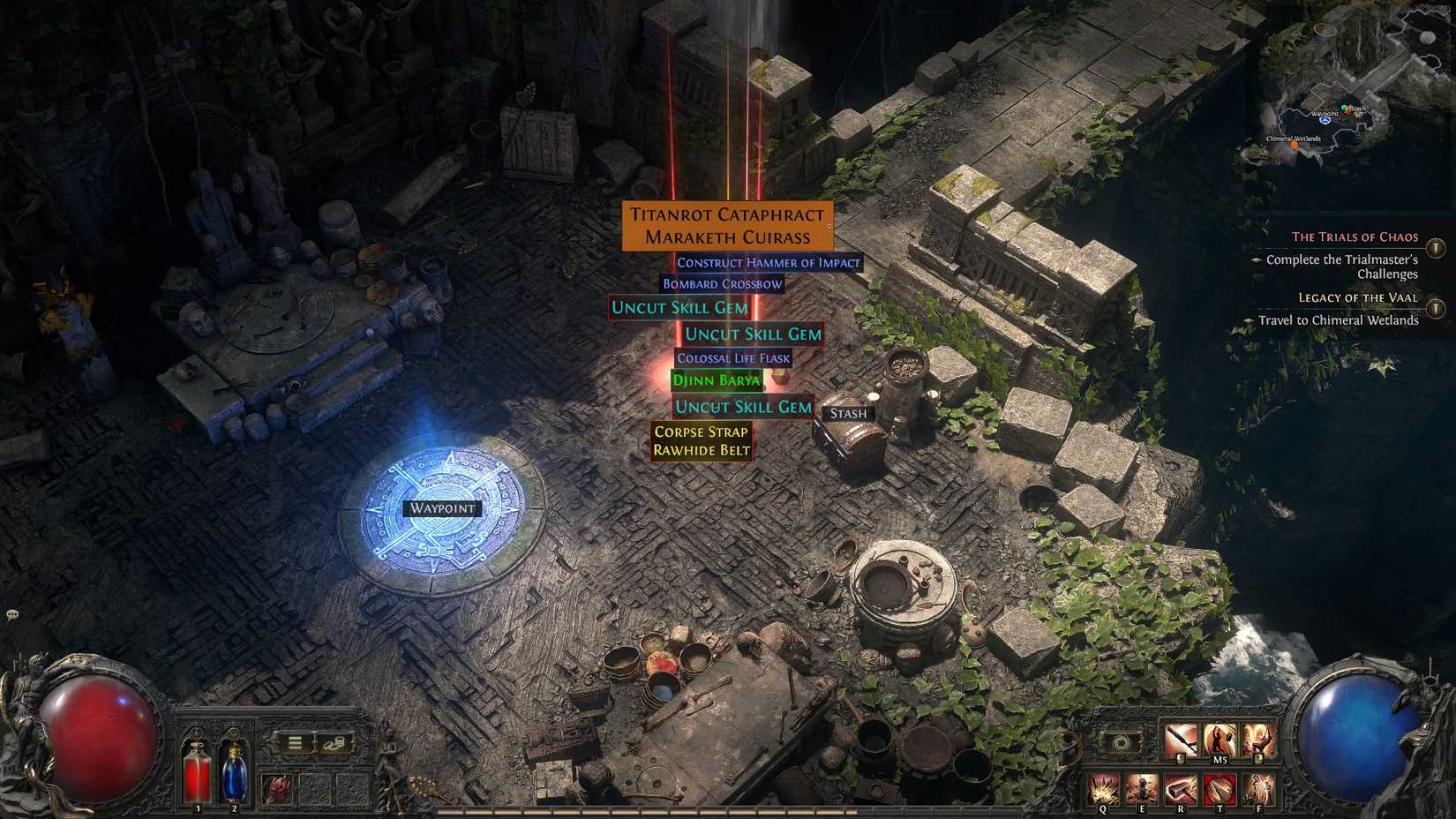Click the Legacy of the Vaal quest tracker
1456x819 pixels.
1360,298
